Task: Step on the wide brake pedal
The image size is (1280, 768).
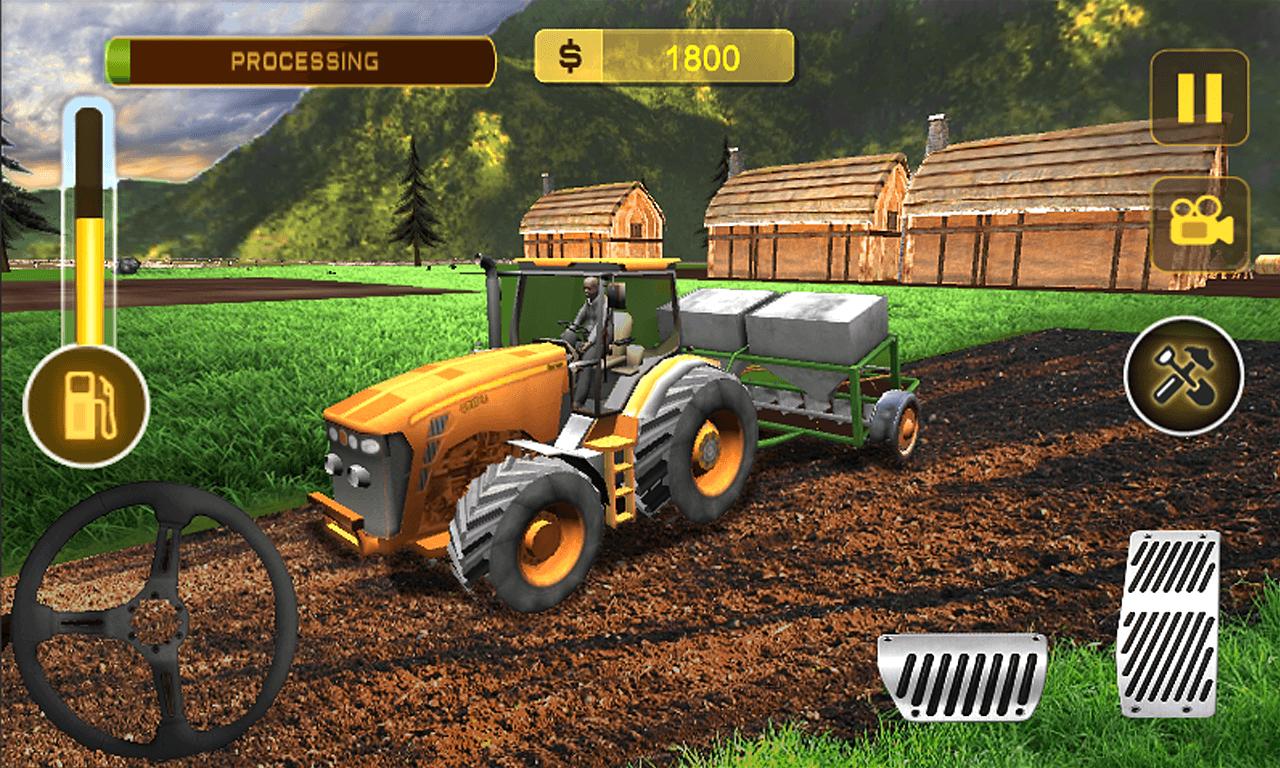Action: [962, 676]
